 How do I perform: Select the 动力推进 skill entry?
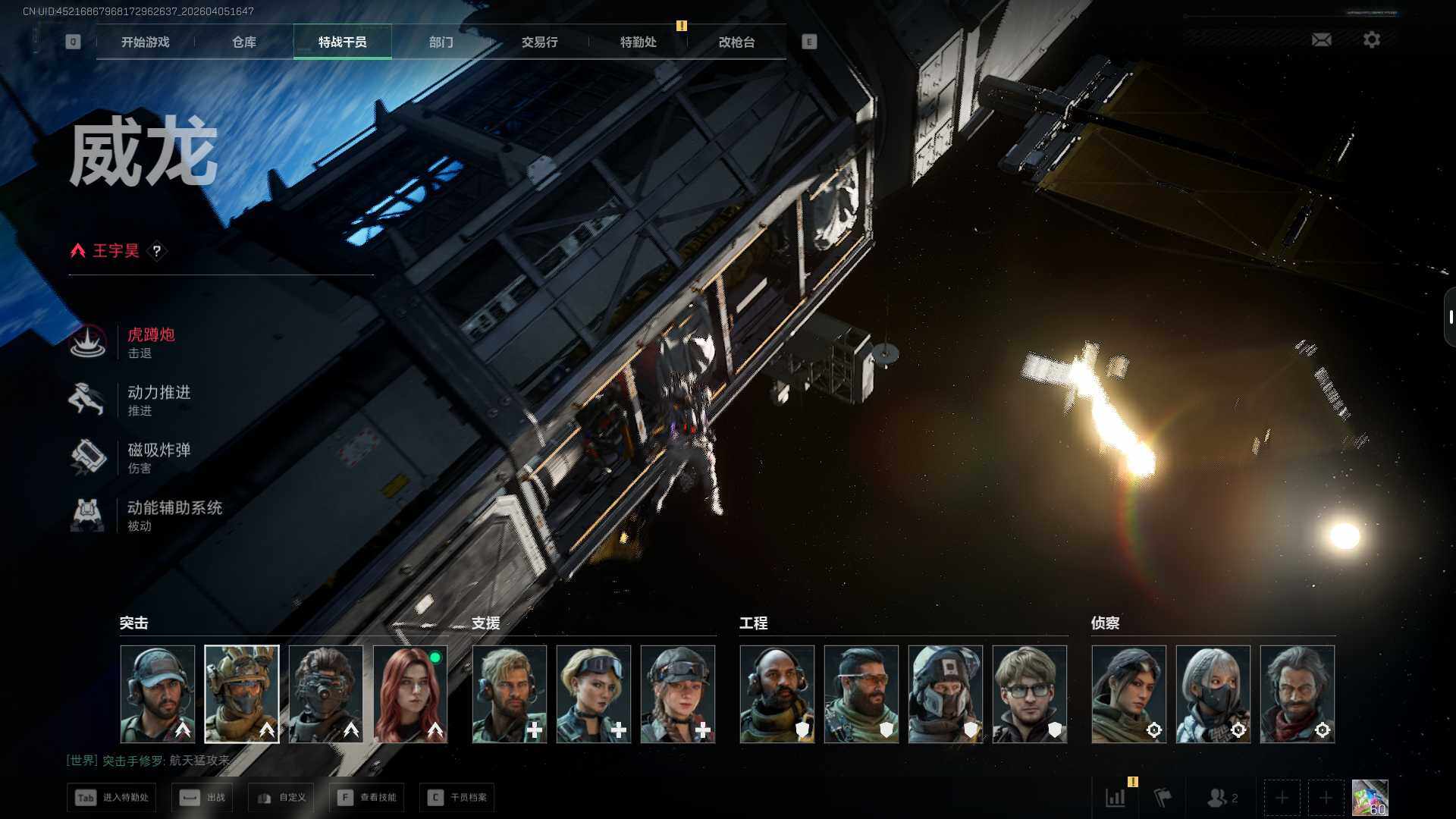(x=158, y=400)
